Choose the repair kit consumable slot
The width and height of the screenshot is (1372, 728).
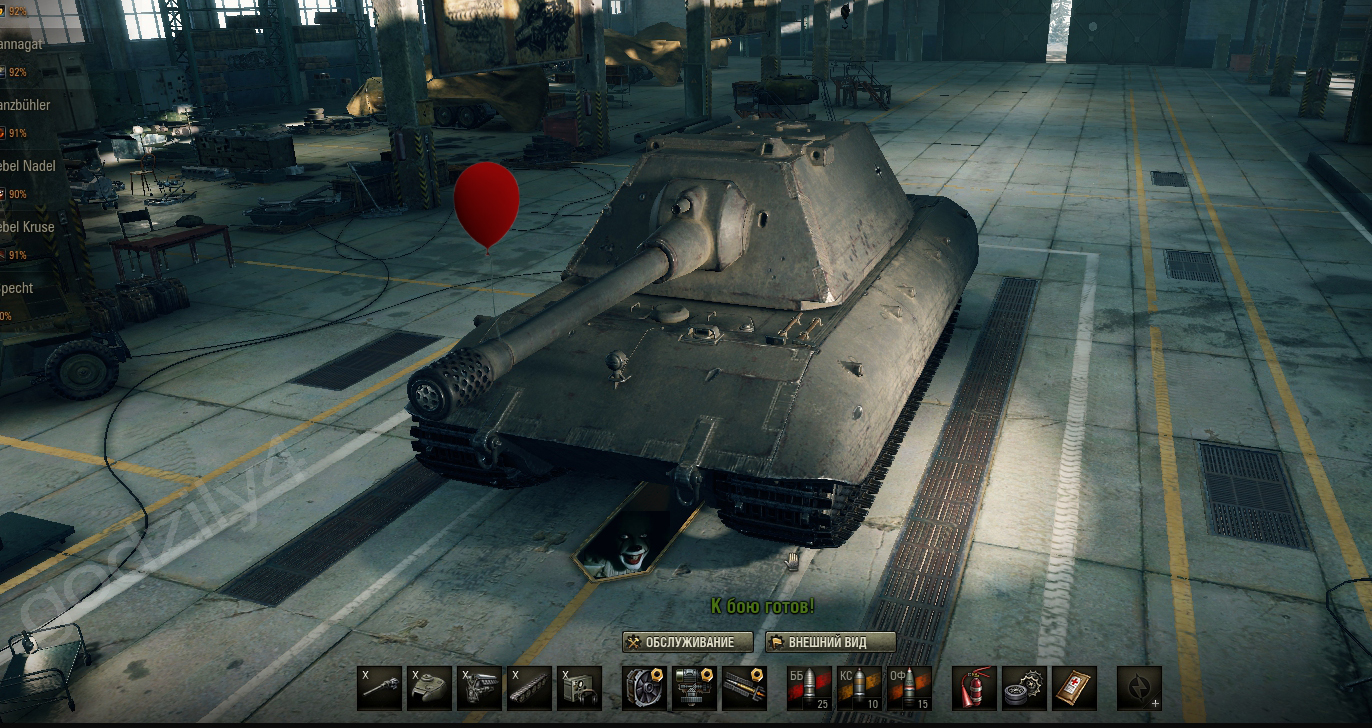pyautogui.click(x=1024, y=688)
